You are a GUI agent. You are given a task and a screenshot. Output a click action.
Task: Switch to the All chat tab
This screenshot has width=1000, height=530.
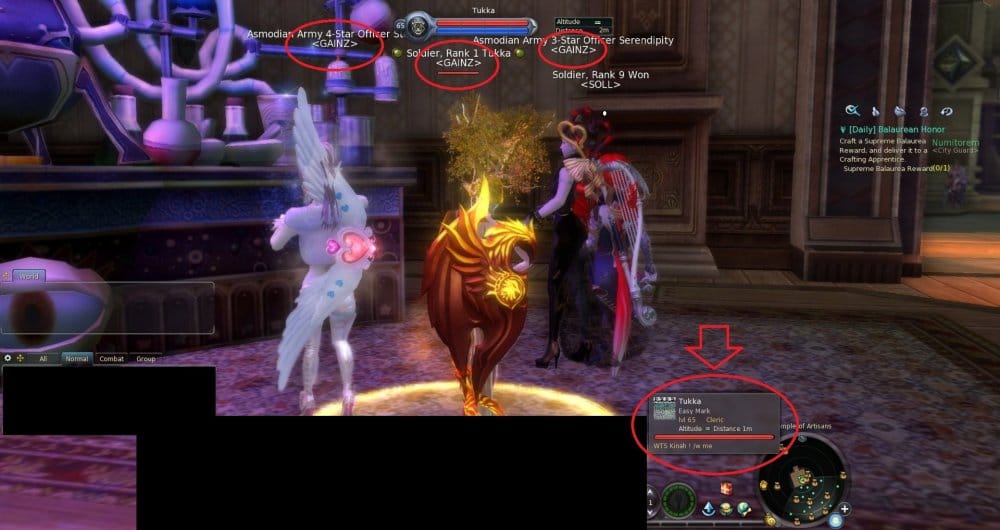point(43,358)
